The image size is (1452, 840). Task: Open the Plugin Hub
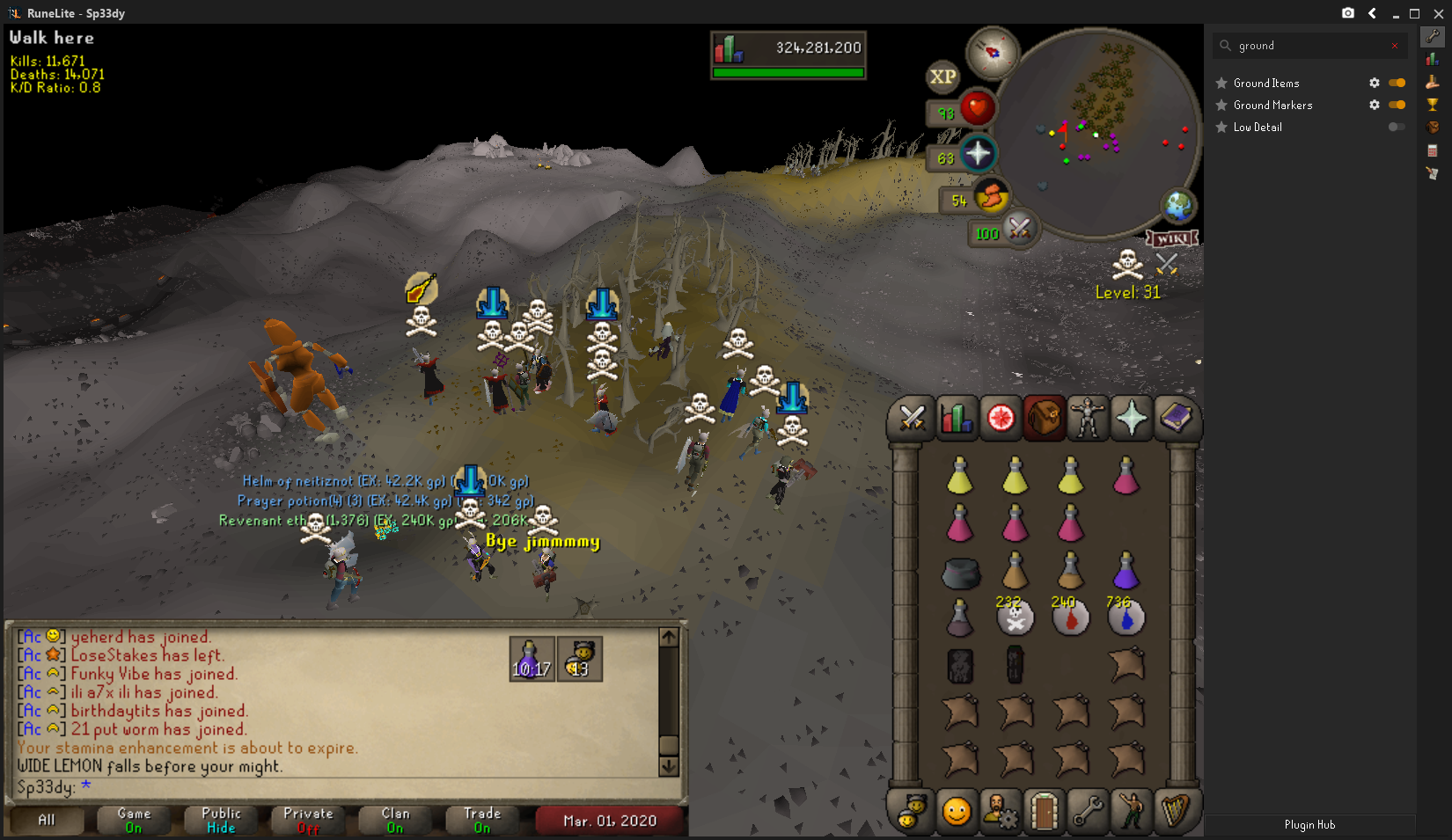1309,825
